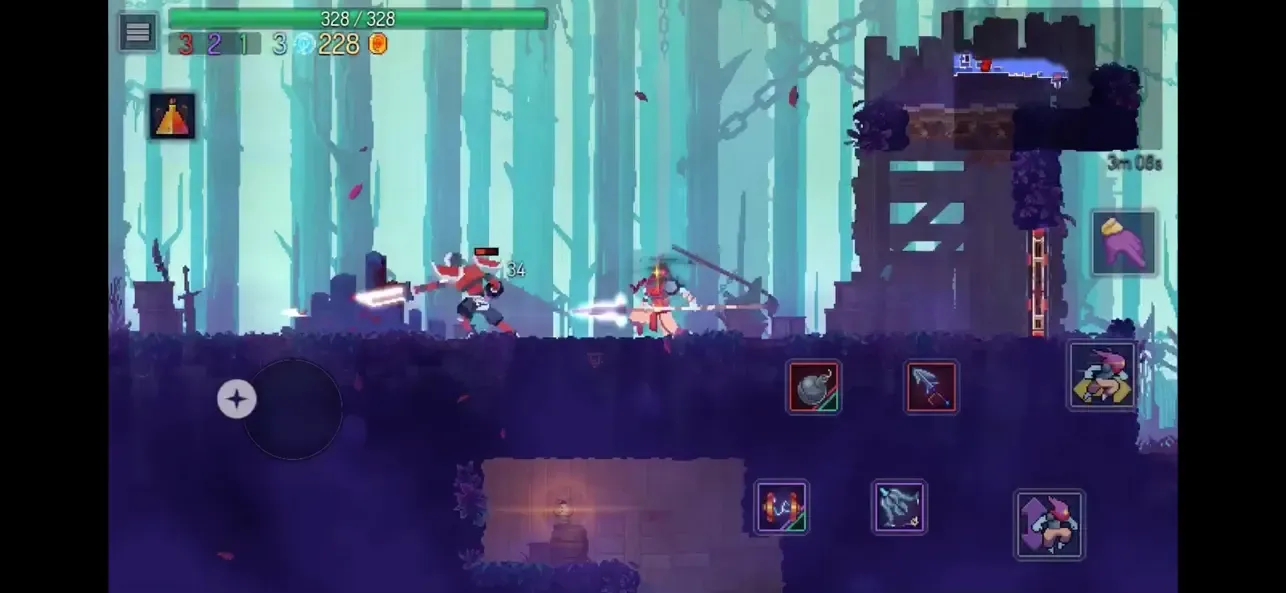Tap the virtual joystick star handle
This screenshot has width=1286, height=593.
(237, 400)
